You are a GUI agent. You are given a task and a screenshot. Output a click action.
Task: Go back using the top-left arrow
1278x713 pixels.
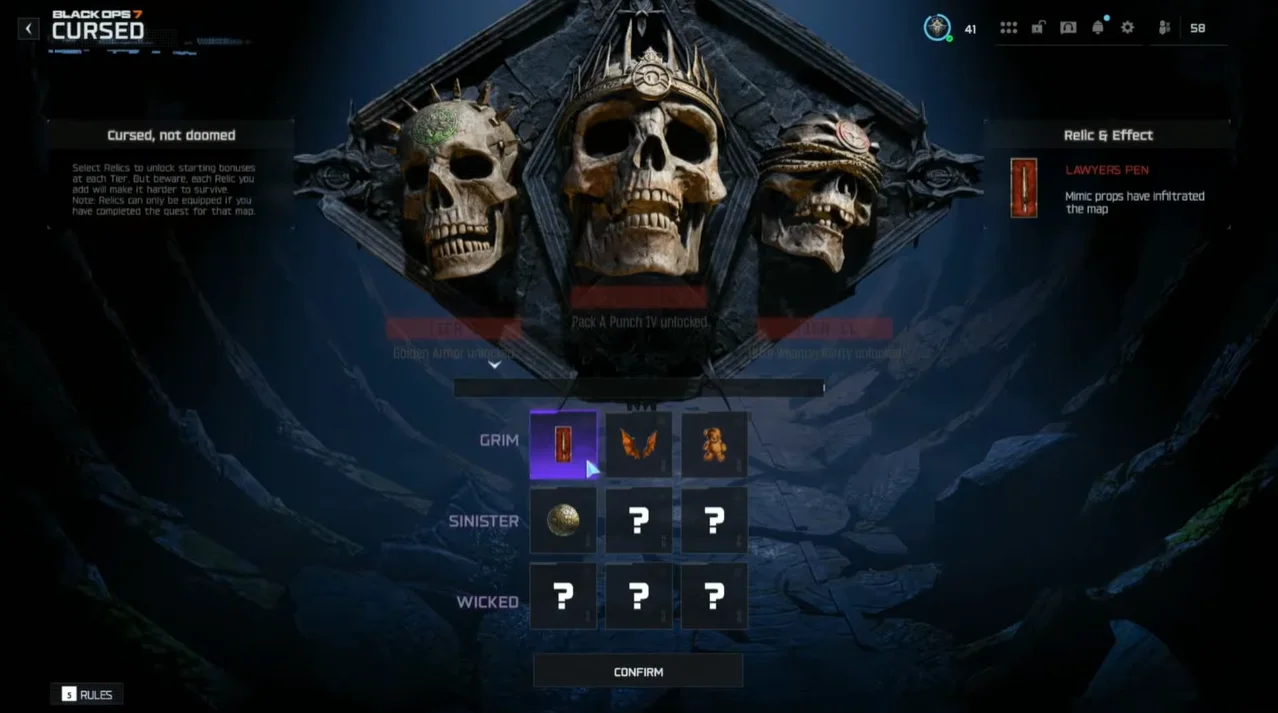click(x=28, y=29)
